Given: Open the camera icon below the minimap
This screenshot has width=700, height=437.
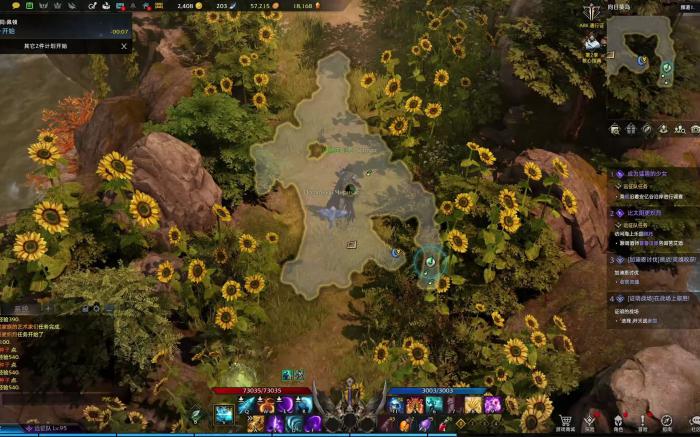Looking at the screenshot, I should tap(694, 128).
